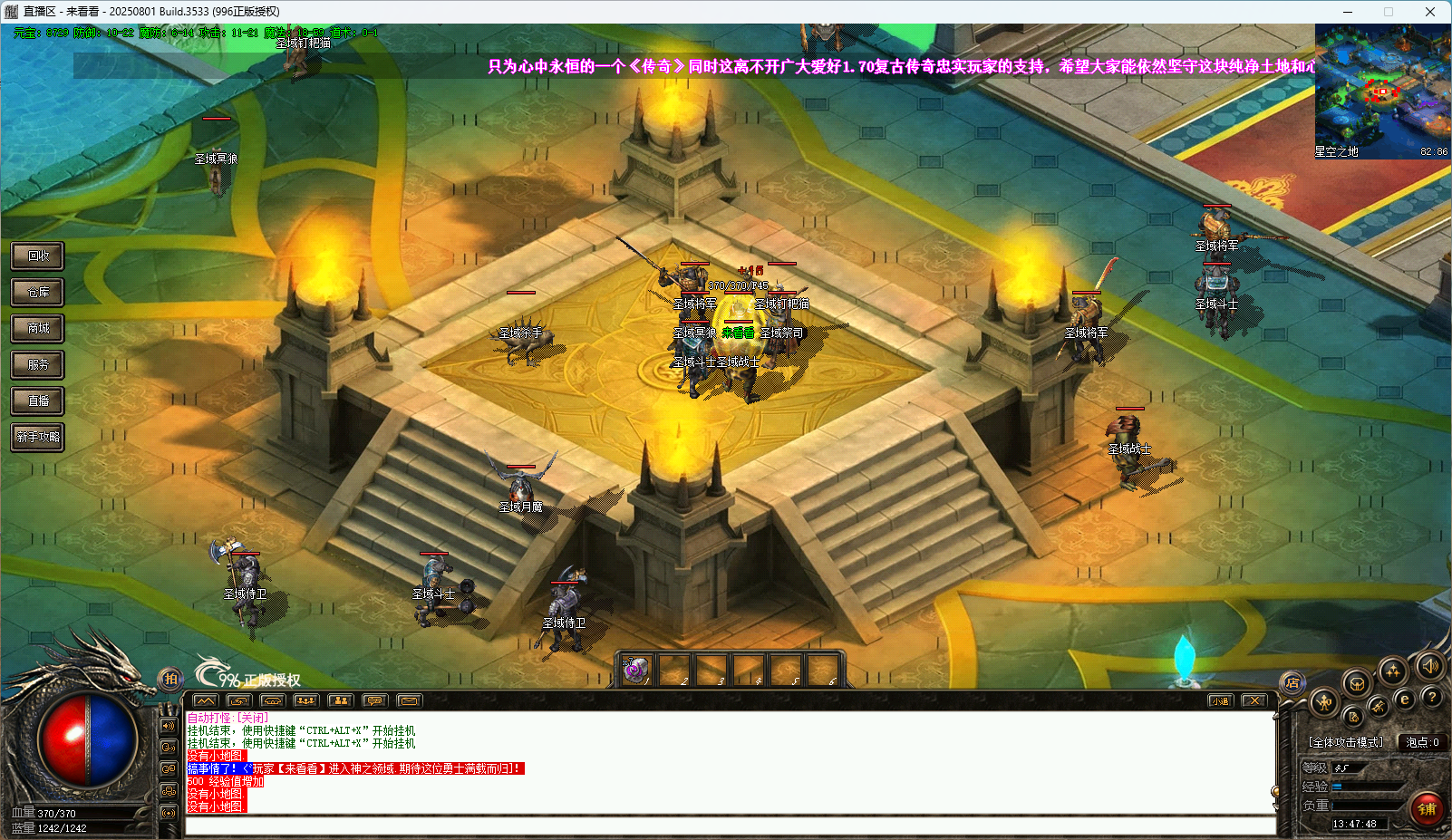Viewport: 1452px width, 840px height.
Task: Open the character equipment panel icon
Action: 1324,702
